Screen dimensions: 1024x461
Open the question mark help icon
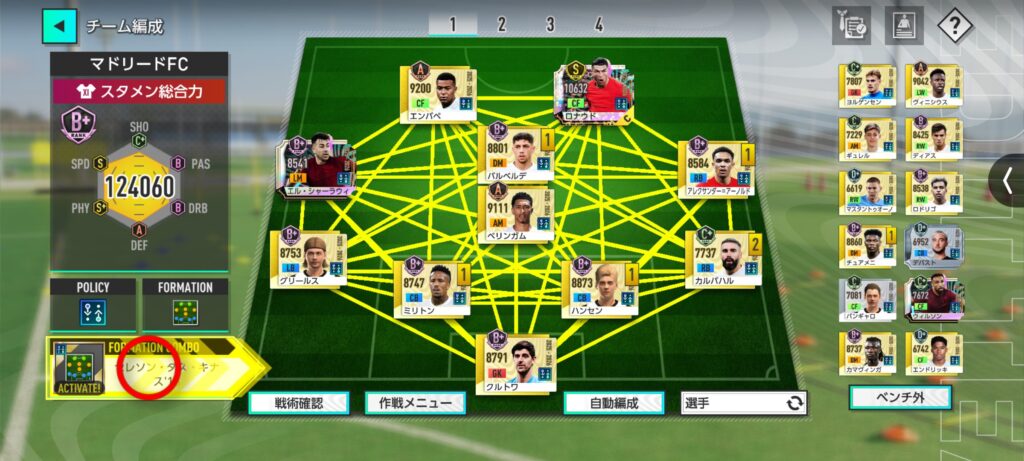point(955,26)
